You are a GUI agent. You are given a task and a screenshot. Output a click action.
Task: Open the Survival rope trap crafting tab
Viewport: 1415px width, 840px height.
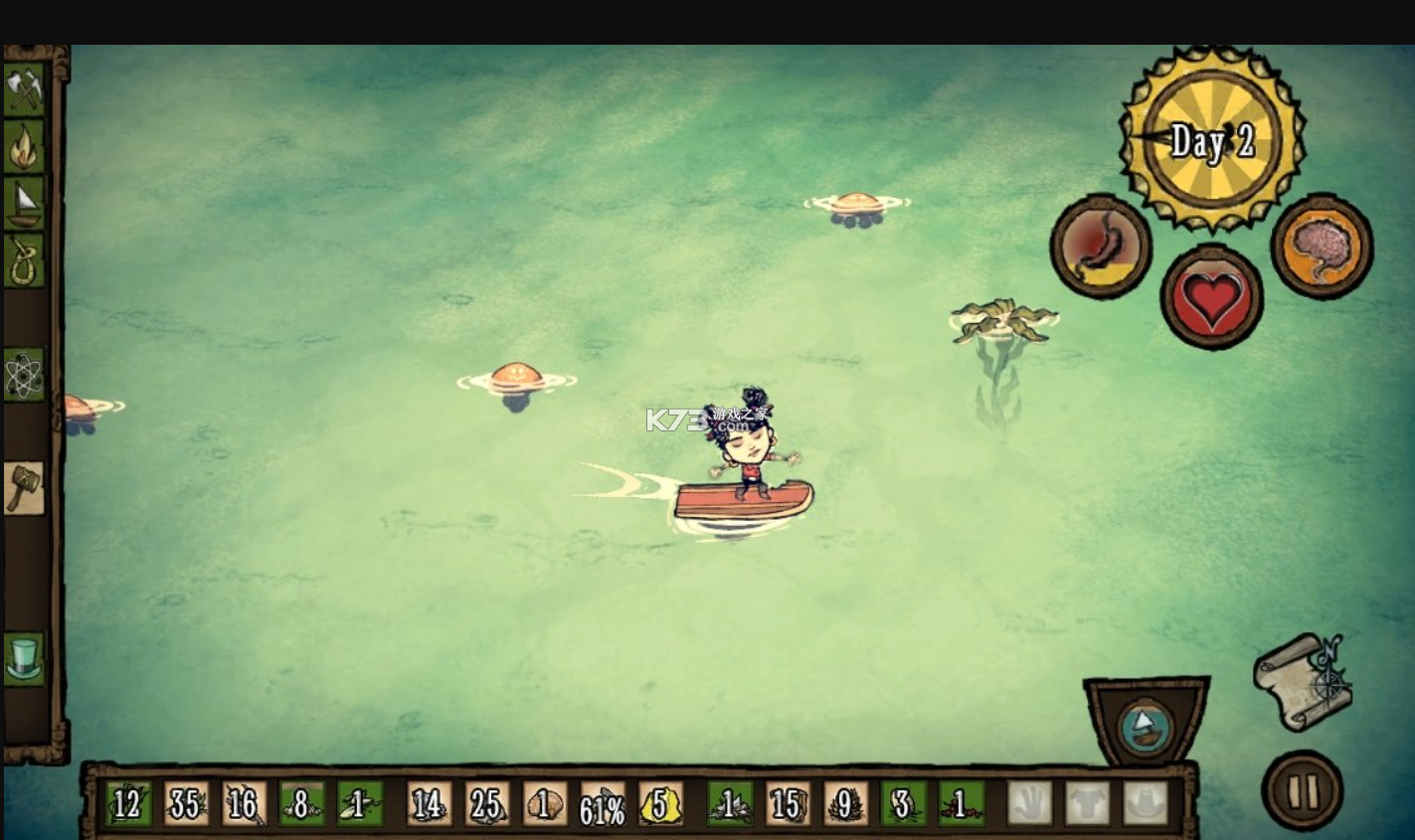tap(25, 260)
